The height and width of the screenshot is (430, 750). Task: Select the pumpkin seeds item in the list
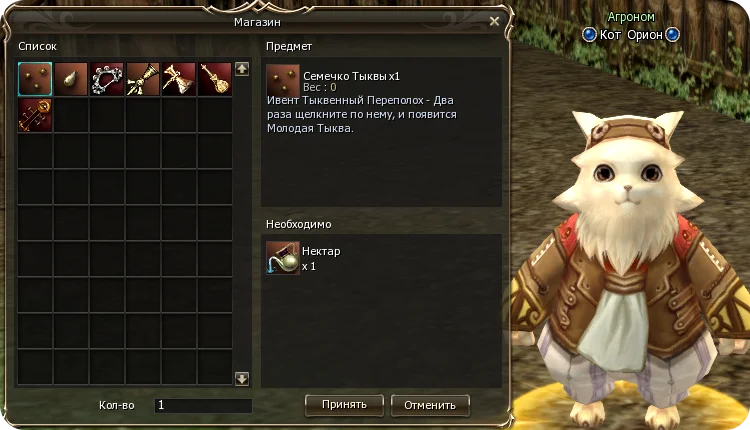(x=35, y=79)
